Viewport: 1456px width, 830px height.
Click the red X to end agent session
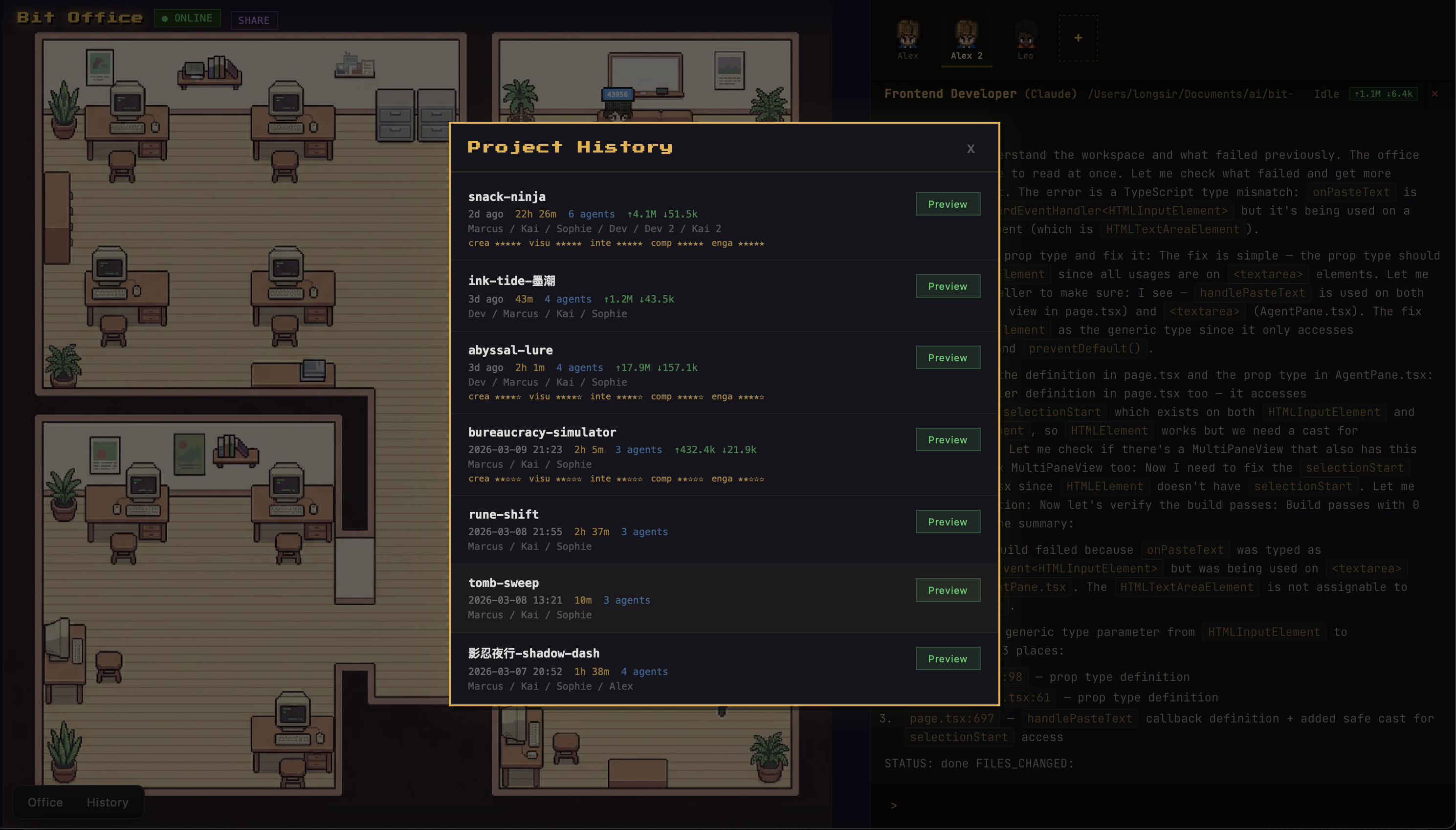pos(1434,93)
